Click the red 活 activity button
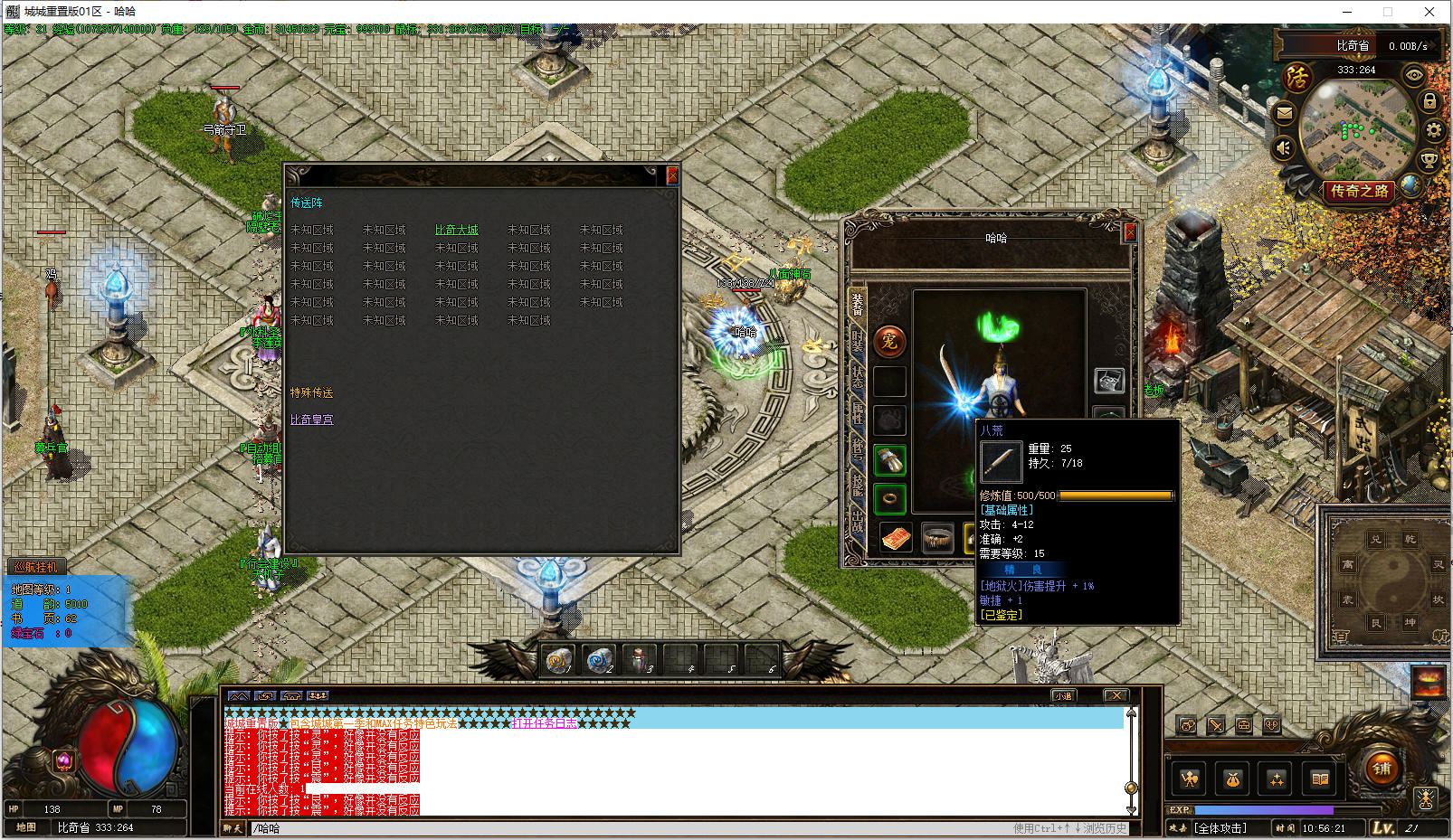This screenshot has height=840, width=1453. pyautogui.click(x=1297, y=78)
